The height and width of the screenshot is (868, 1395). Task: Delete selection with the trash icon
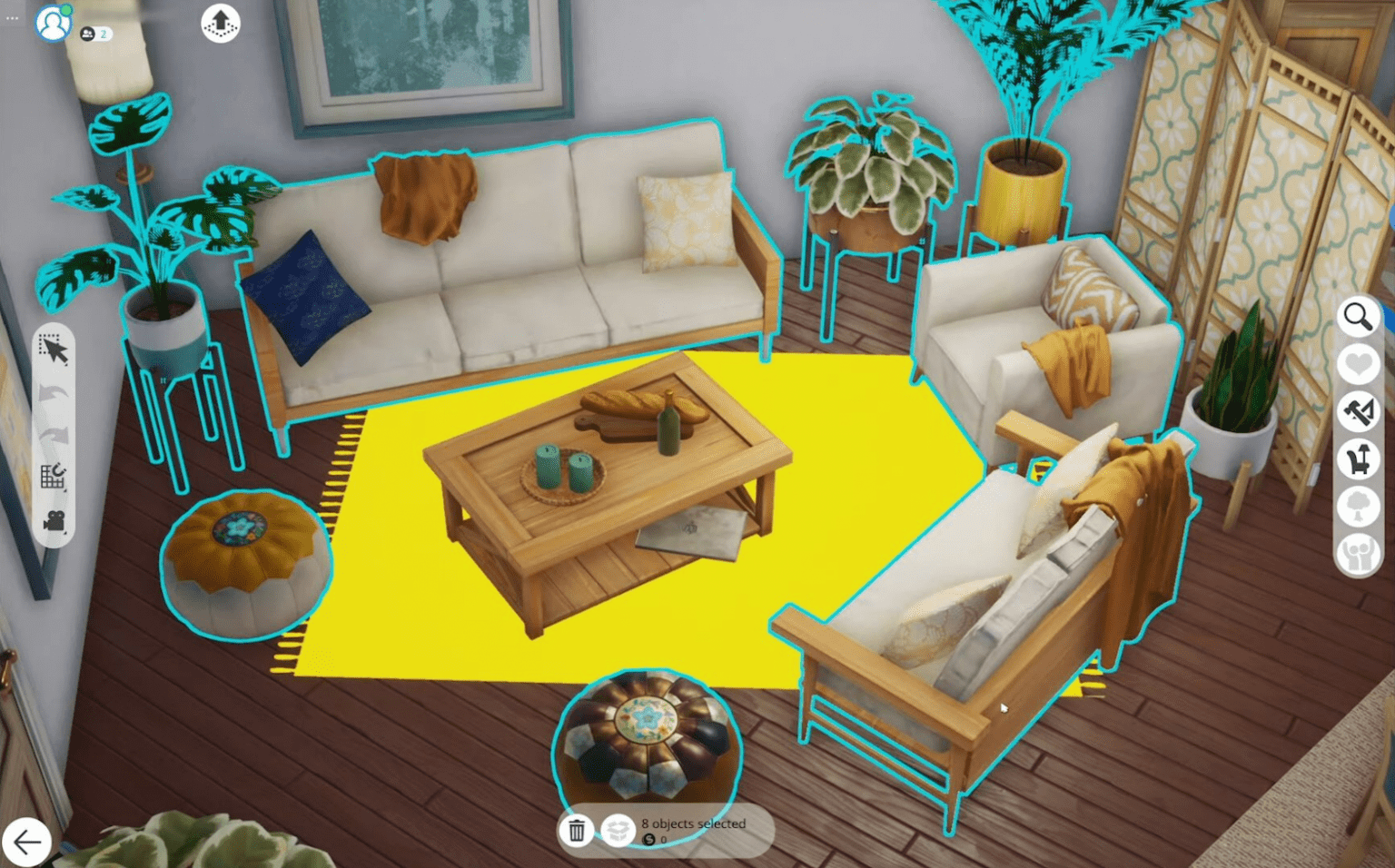[578, 830]
